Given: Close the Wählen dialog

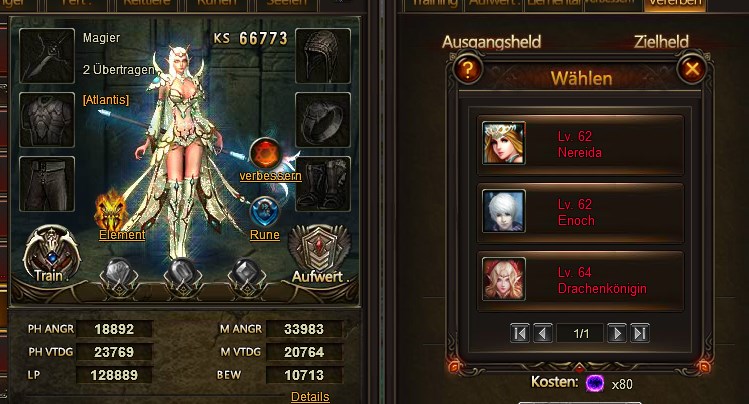Looking at the screenshot, I should (x=689, y=70).
